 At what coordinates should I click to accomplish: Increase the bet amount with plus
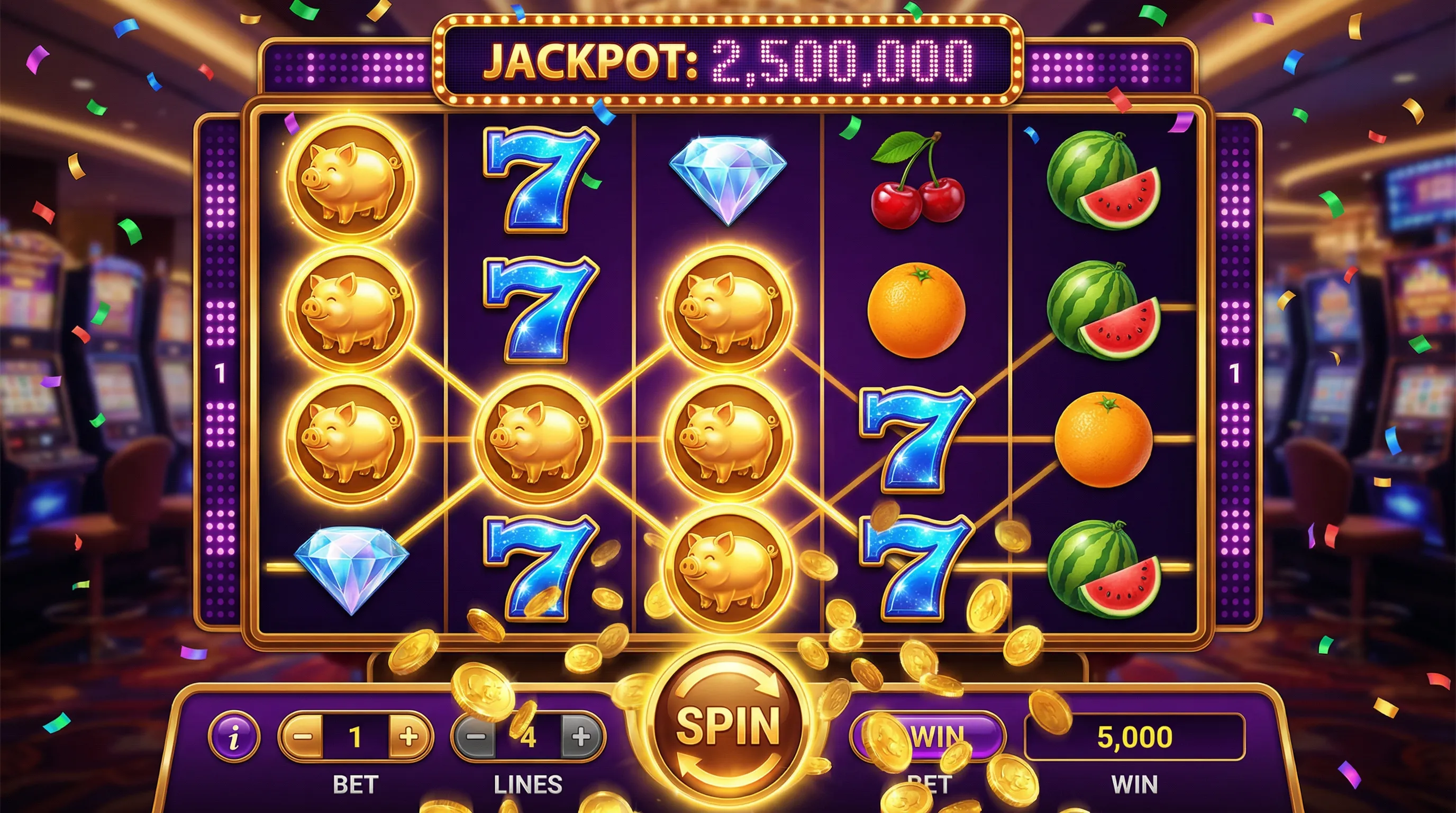pos(408,737)
